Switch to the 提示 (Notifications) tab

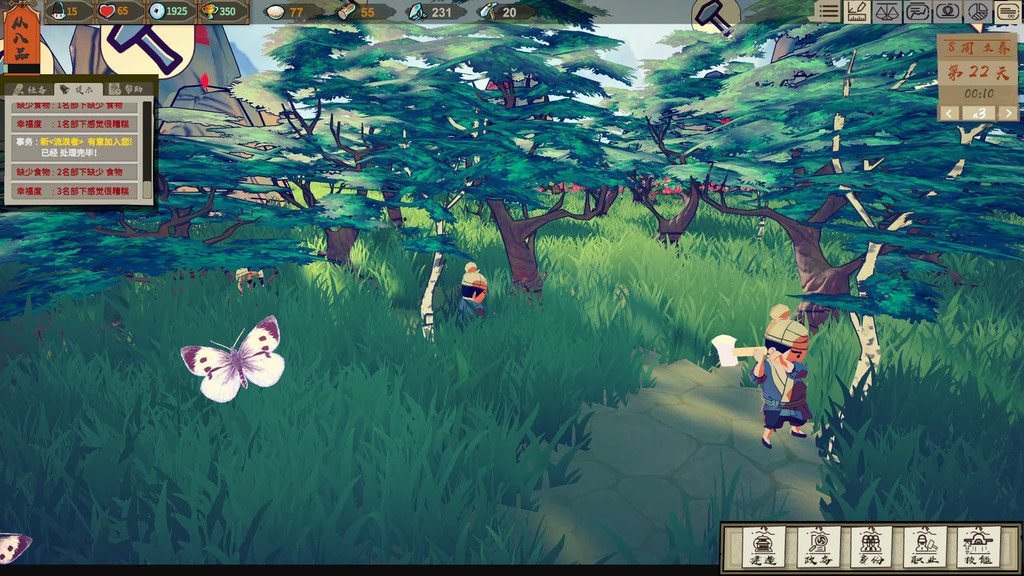80,89
